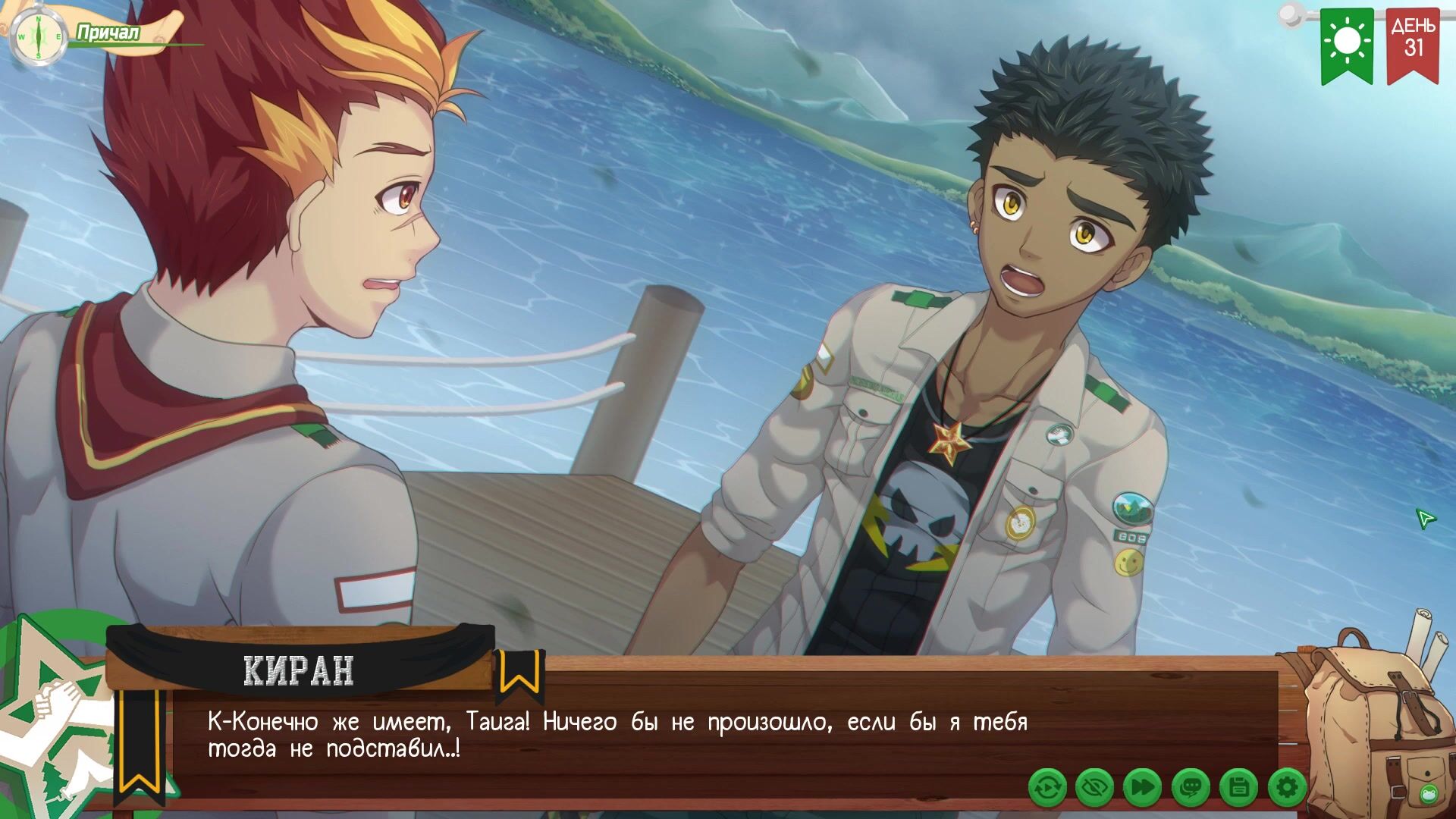
Task: Open the dialogue history log
Action: click(1191, 788)
